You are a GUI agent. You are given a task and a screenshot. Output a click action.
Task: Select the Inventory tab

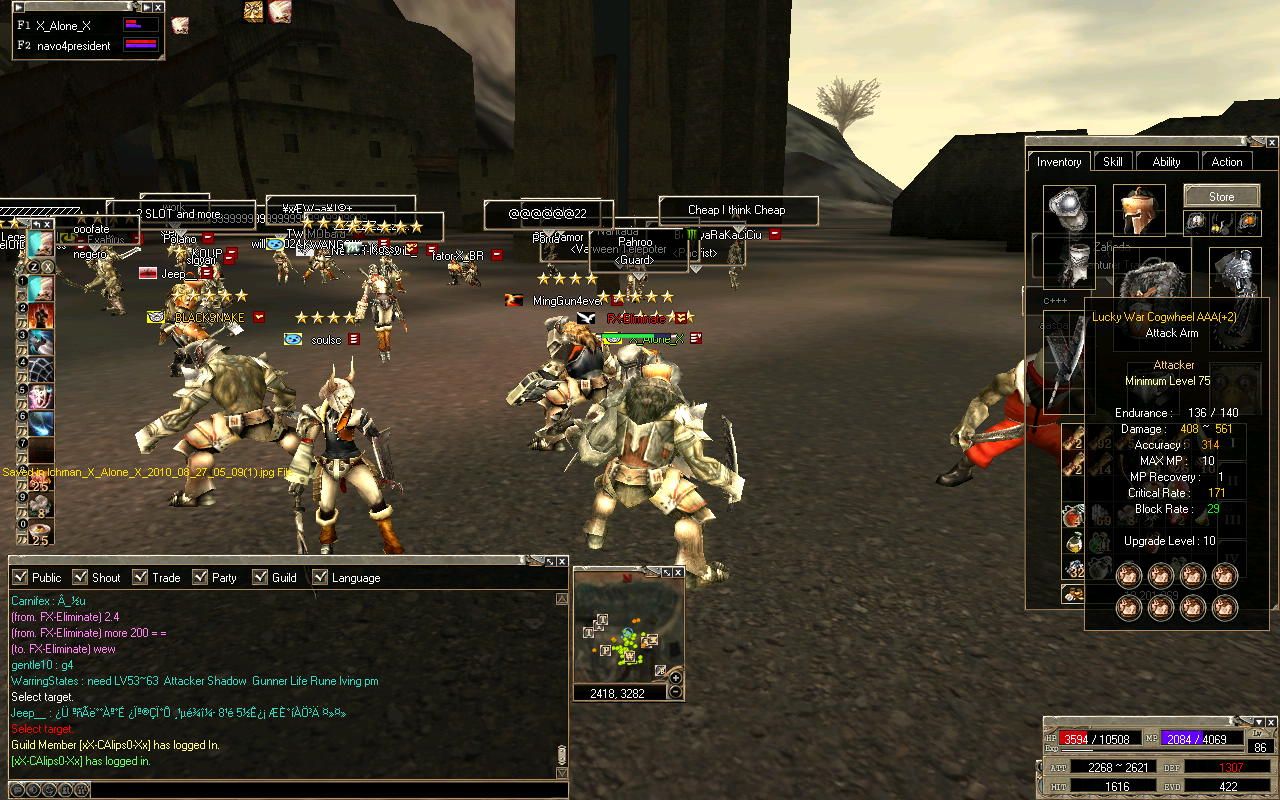click(x=1059, y=162)
